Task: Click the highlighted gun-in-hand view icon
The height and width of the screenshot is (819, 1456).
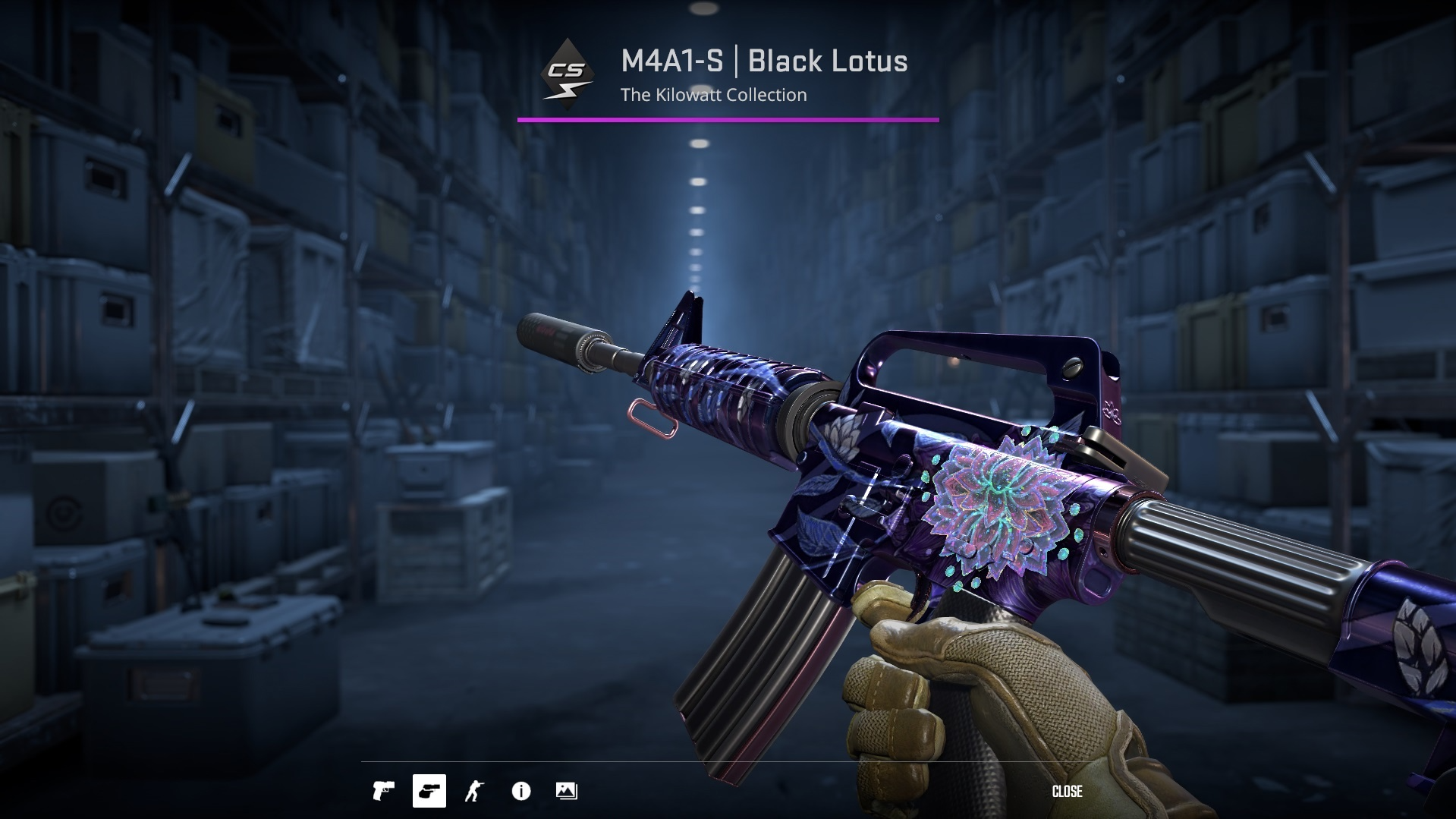Action: coord(429,792)
